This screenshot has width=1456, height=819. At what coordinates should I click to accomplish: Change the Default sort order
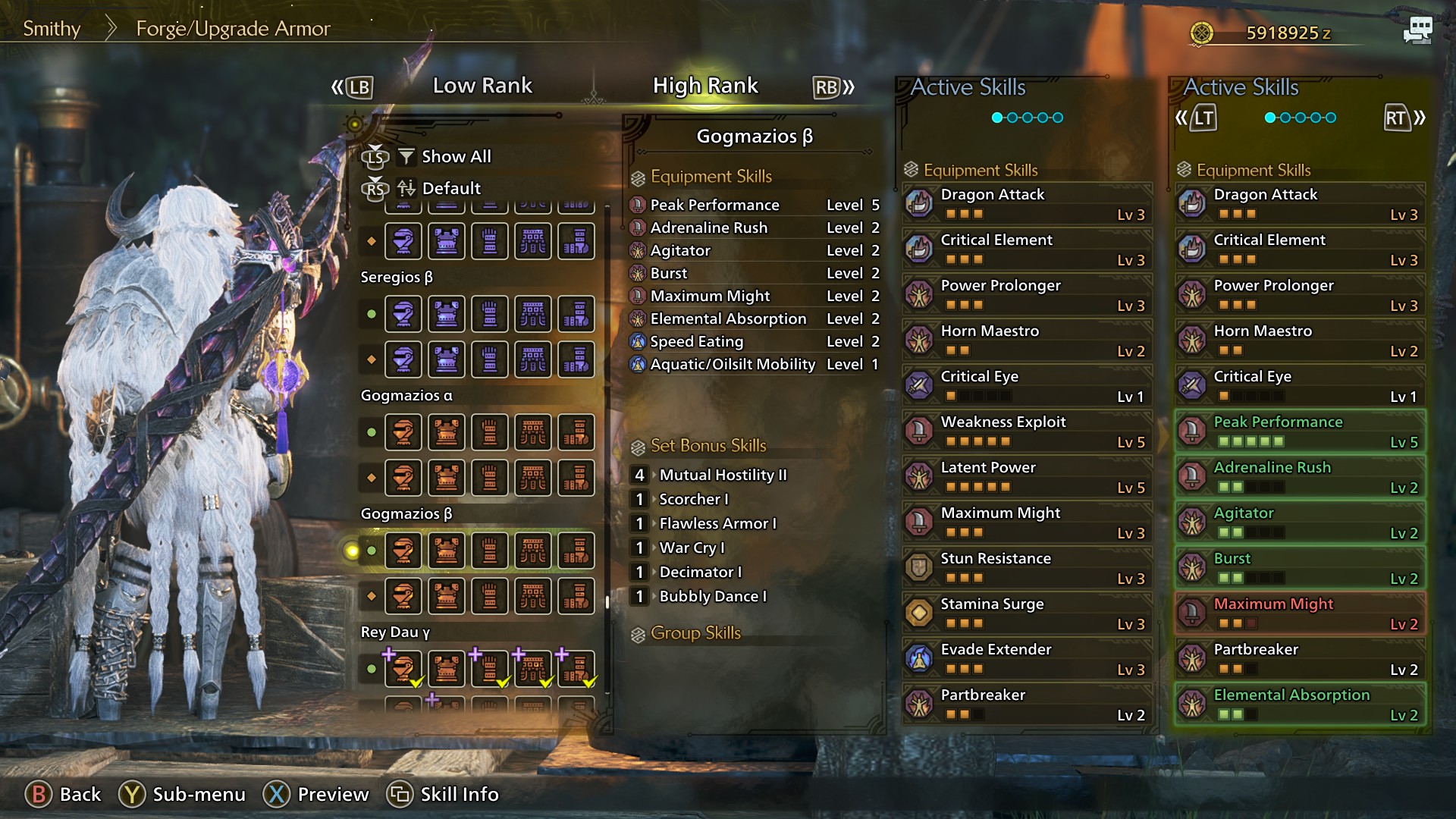(450, 188)
